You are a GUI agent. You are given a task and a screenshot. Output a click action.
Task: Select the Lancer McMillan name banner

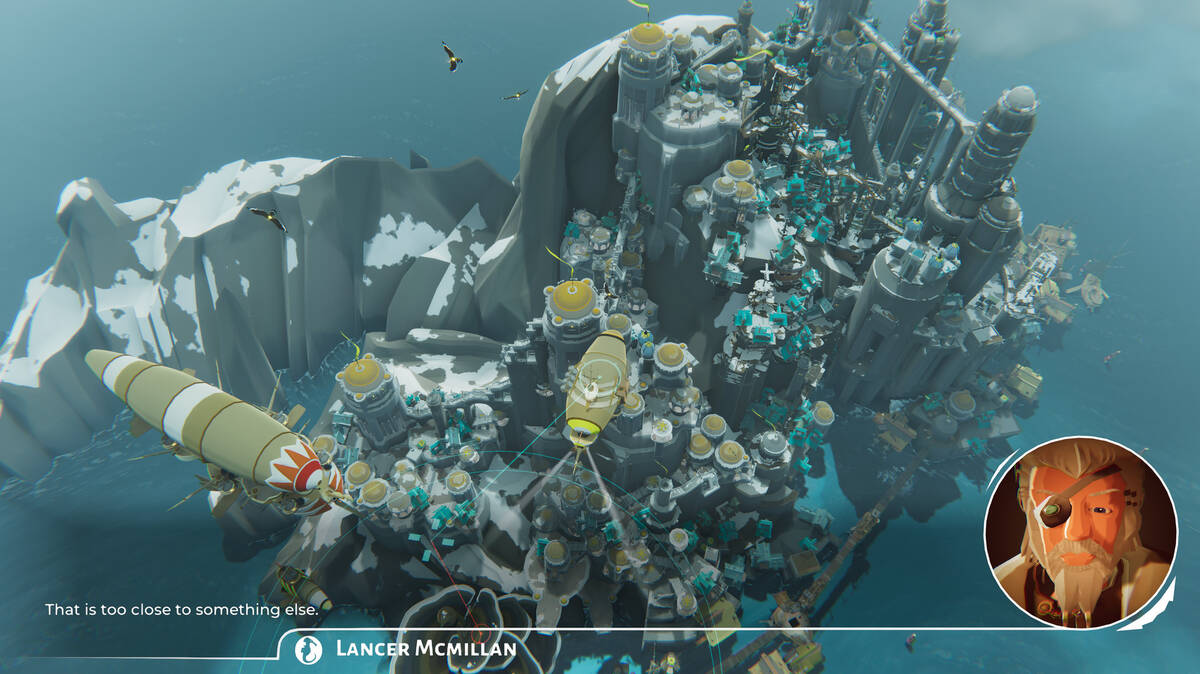(x=408, y=649)
